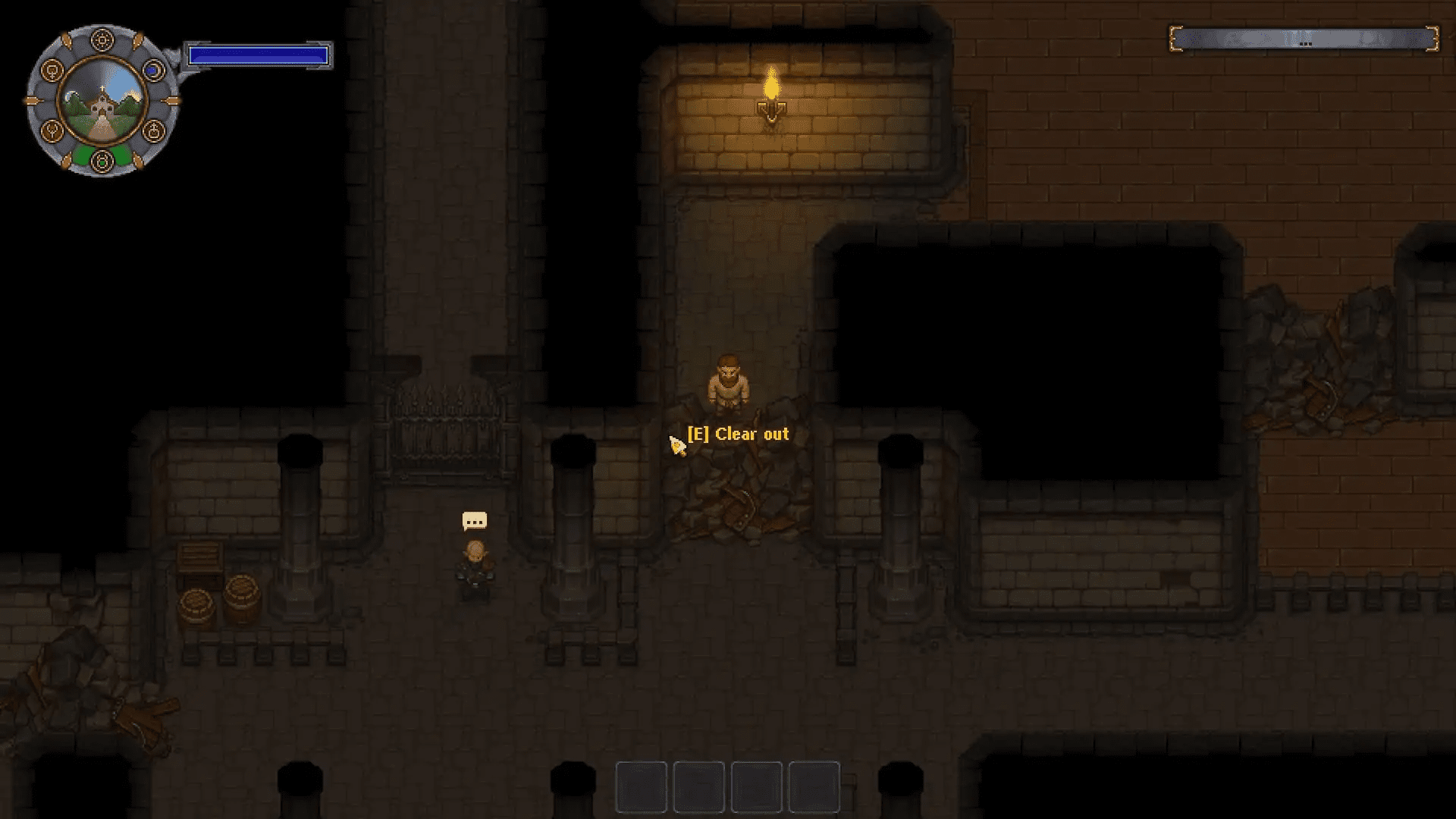
Task: Click the NPC's speech bubble marker
Action: pos(475,521)
